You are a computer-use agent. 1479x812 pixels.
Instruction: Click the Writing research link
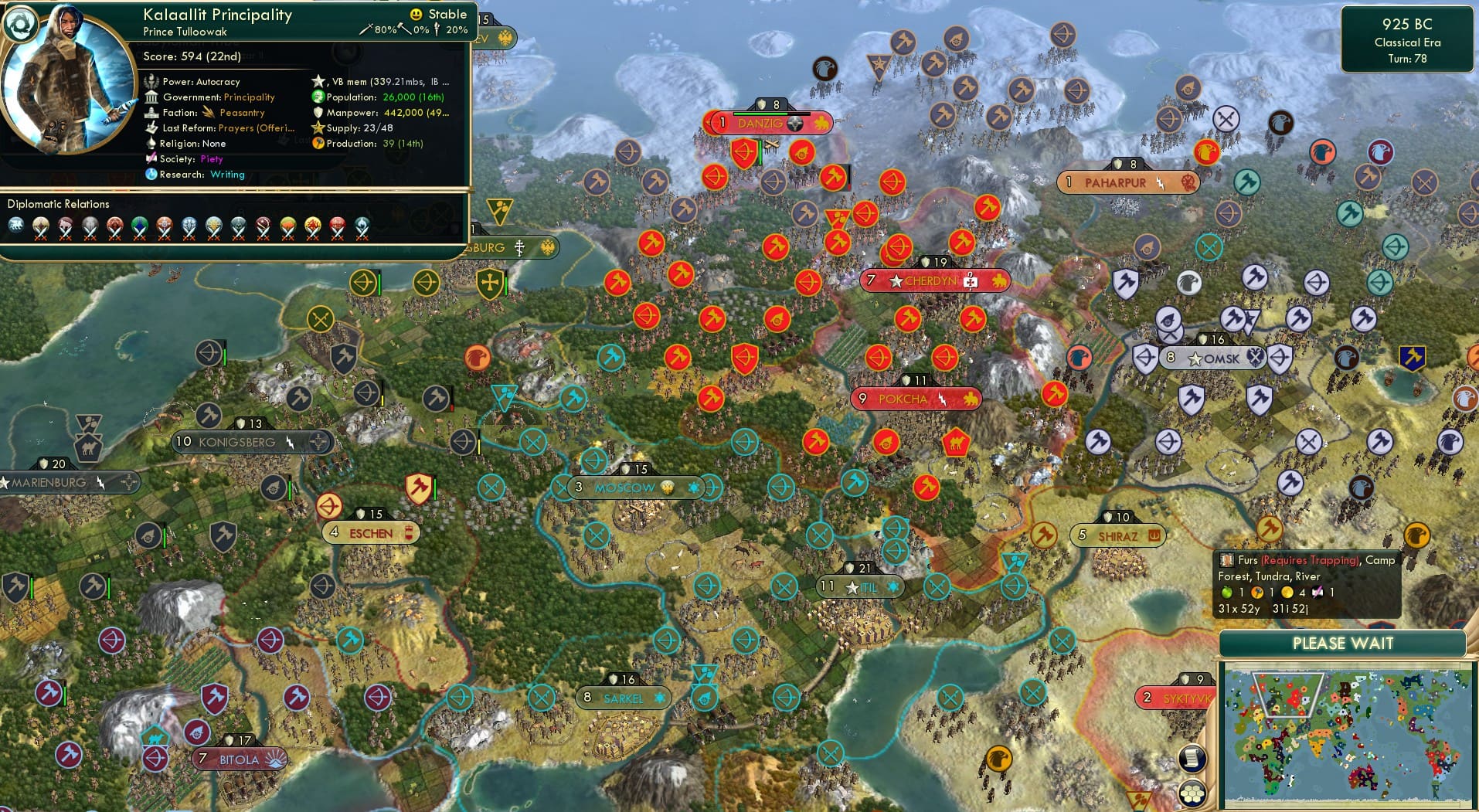(x=228, y=175)
